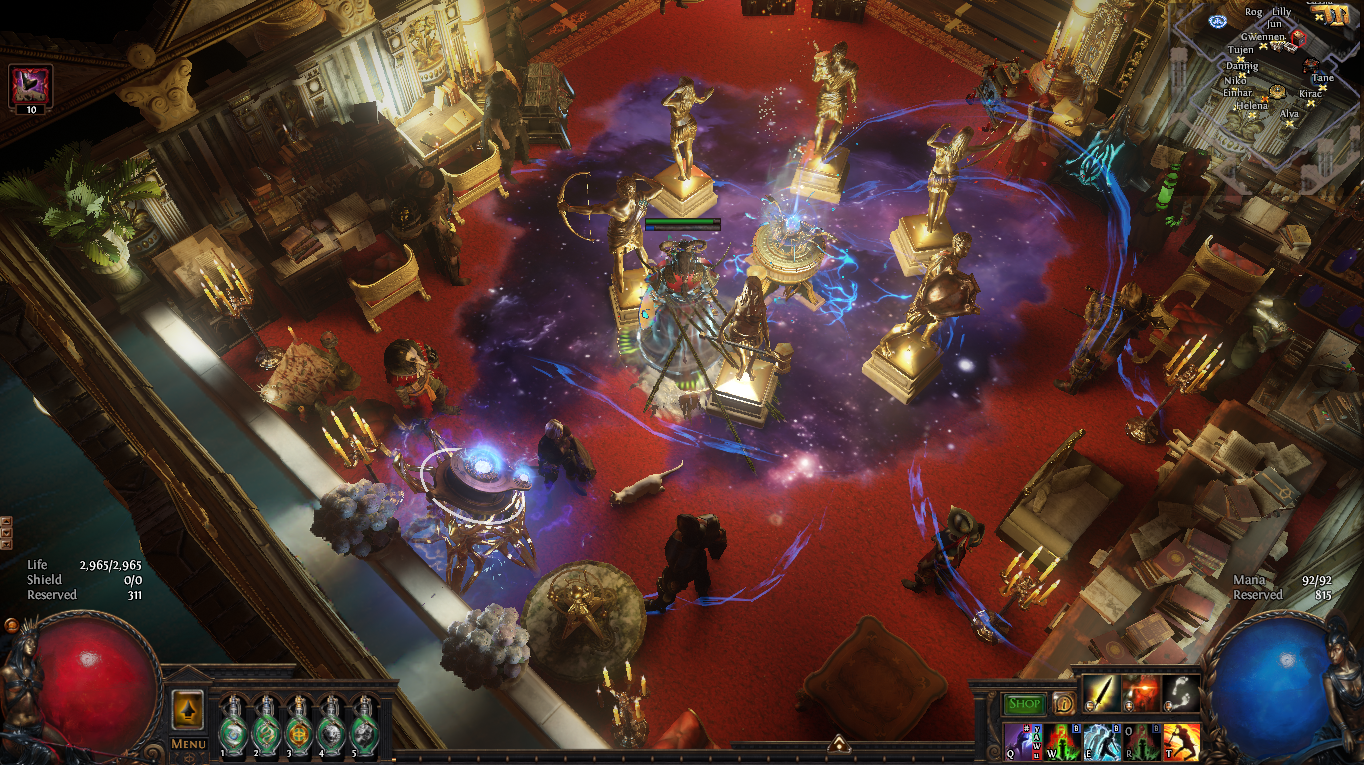Screen dimensions: 1364x765
Task: Use the flask in slot 2
Action: tap(267, 725)
